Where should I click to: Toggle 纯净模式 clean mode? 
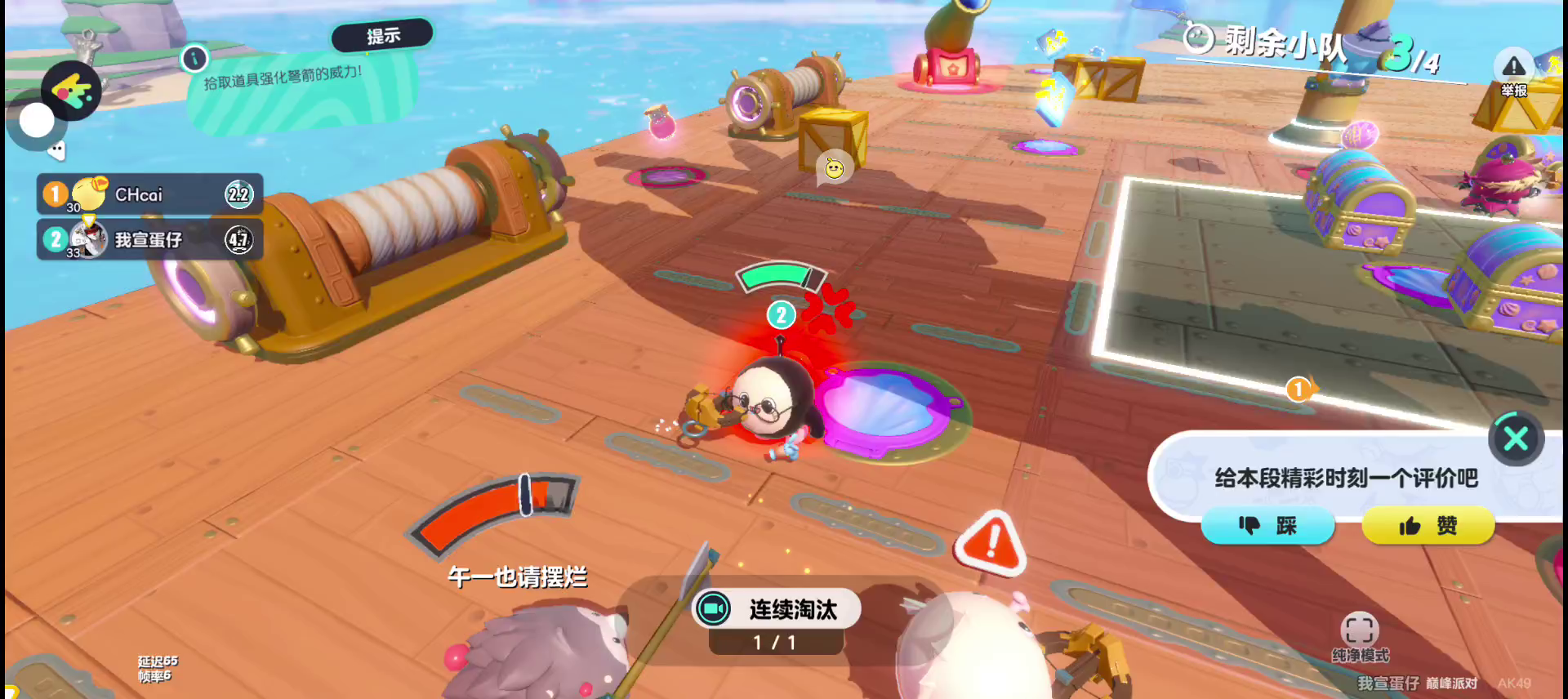[x=1360, y=636]
